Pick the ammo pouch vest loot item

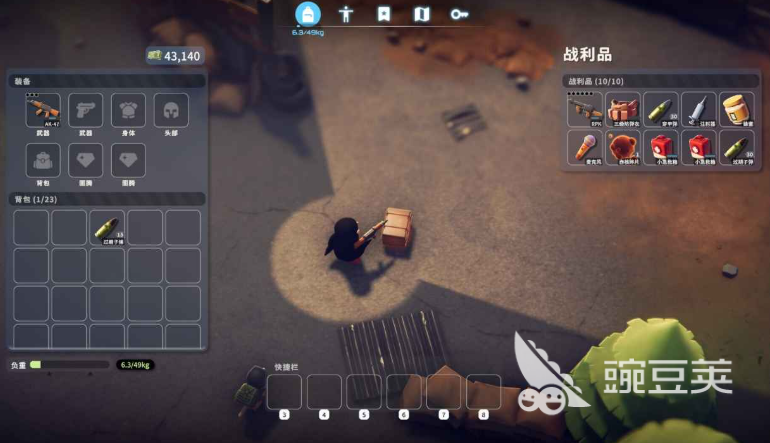623,110
